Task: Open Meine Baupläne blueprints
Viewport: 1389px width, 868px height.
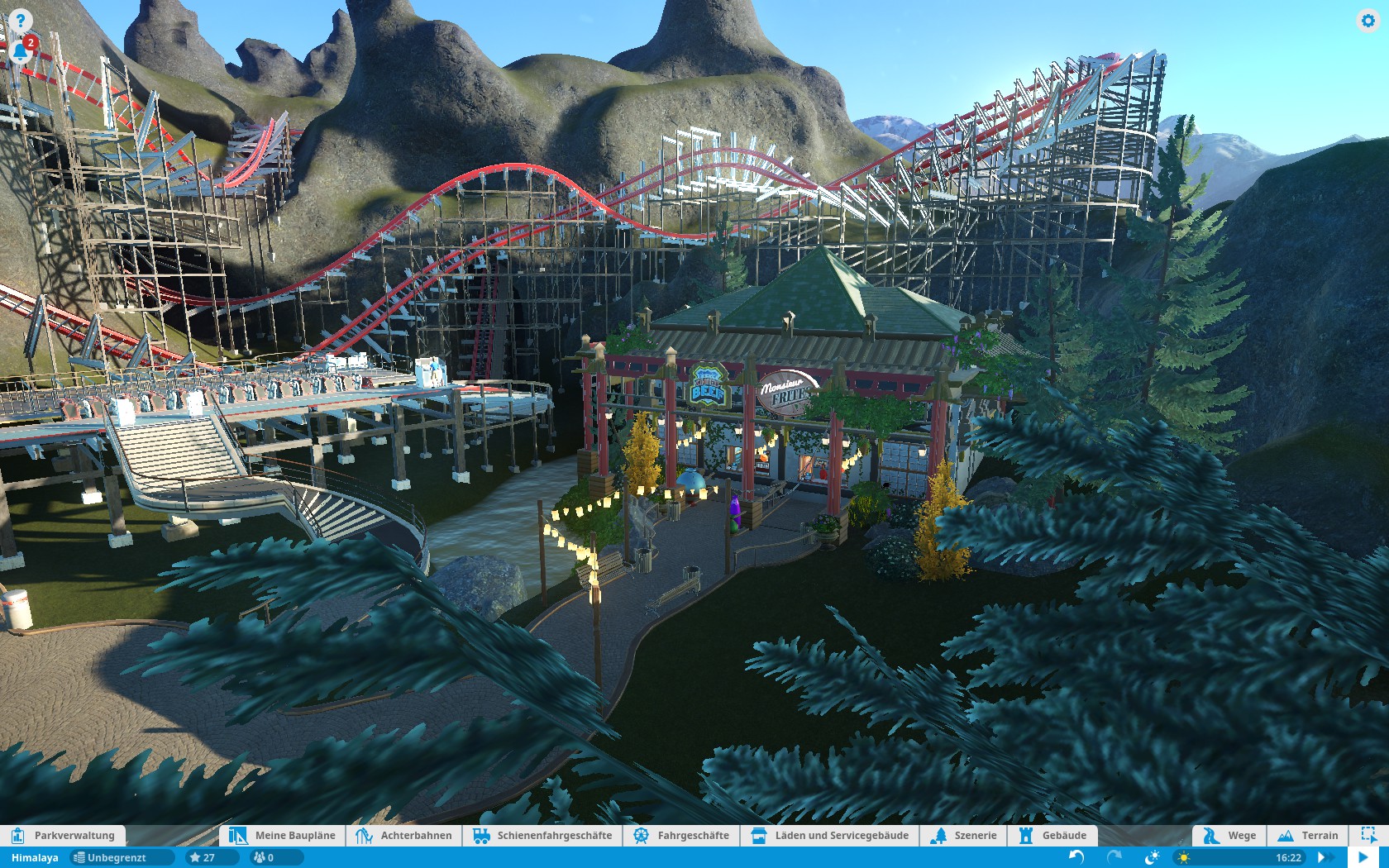Action: (x=283, y=835)
